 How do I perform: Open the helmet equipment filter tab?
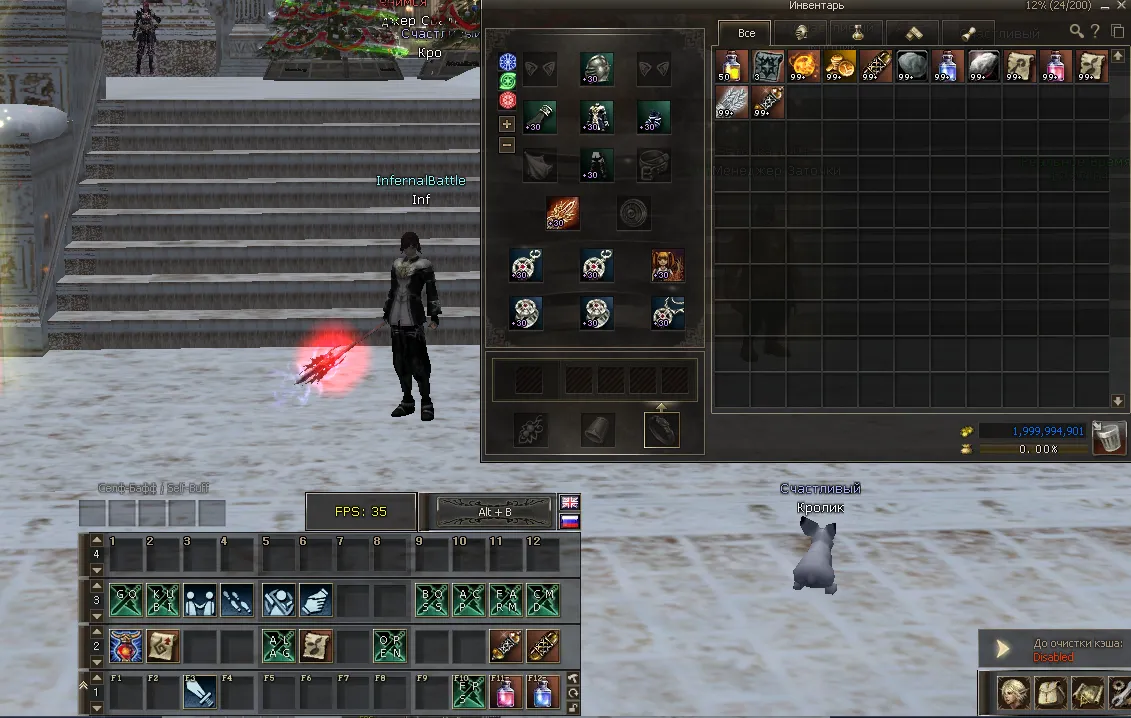coord(801,33)
